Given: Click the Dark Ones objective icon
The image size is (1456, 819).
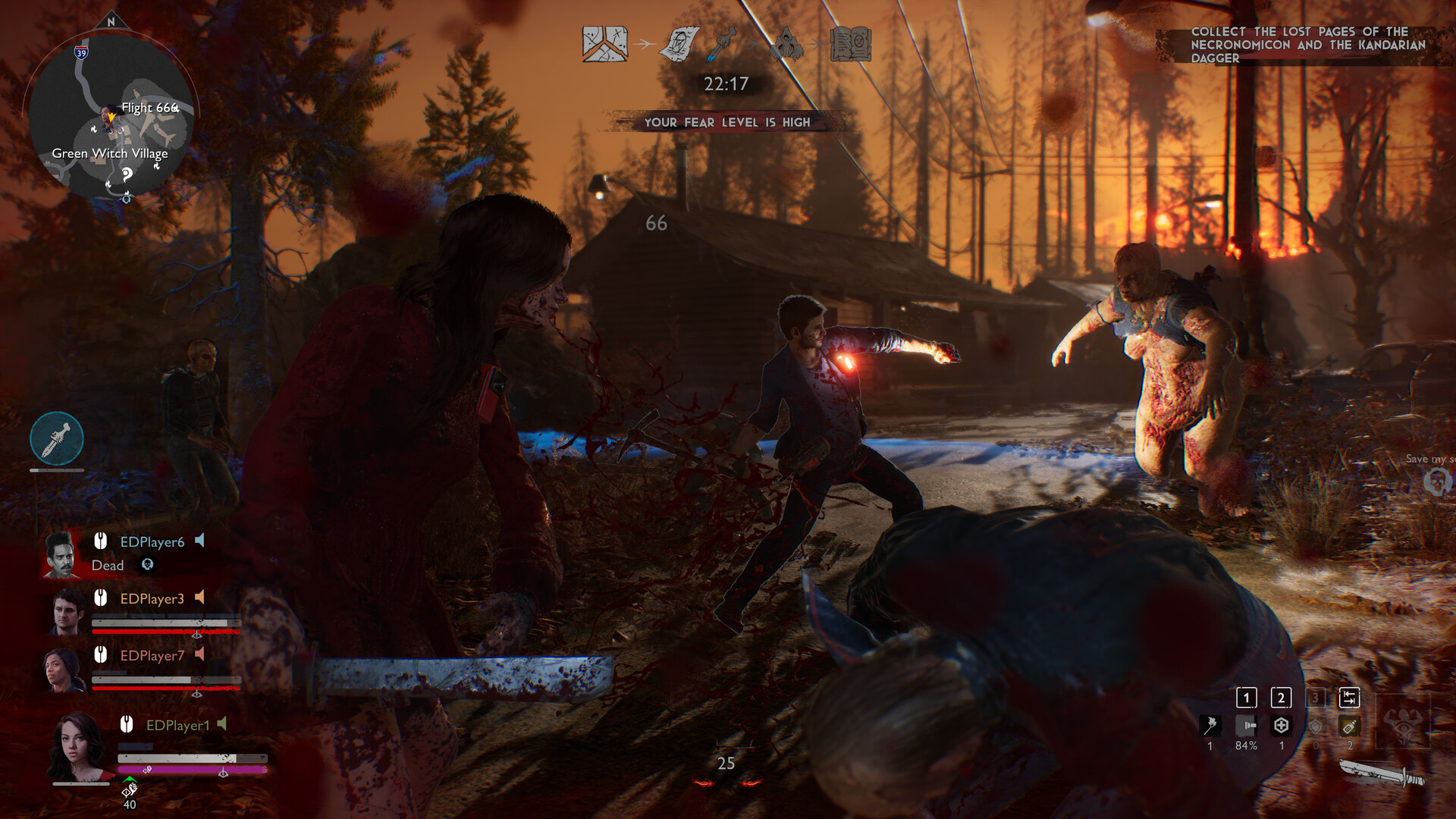Looking at the screenshot, I should (x=786, y=44).
